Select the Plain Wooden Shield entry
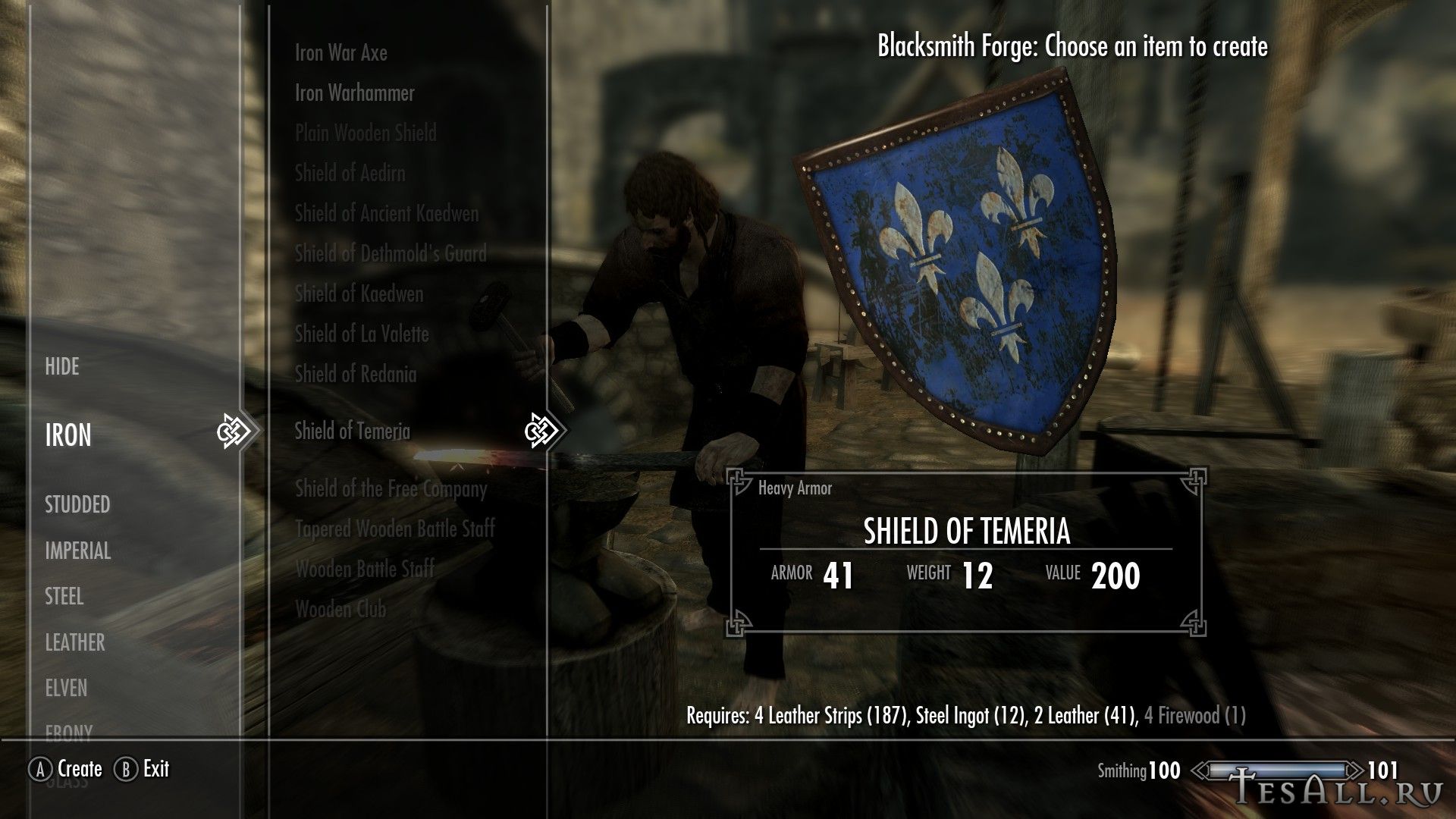The image size is (1456, 819). (366, 133)
